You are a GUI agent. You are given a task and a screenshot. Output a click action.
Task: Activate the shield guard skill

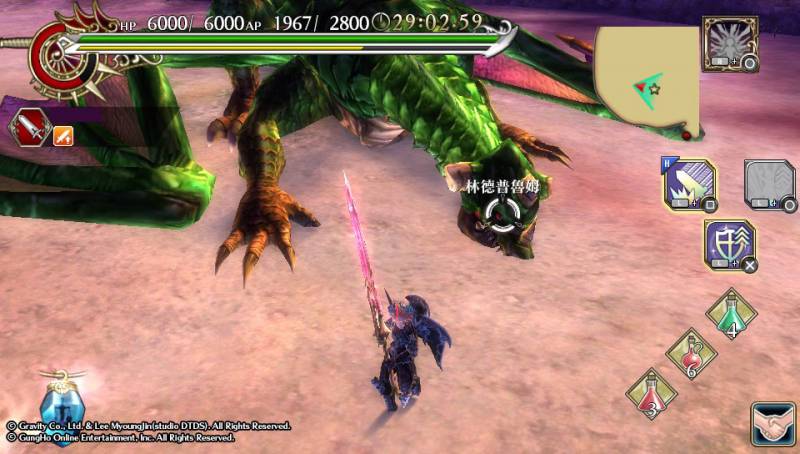tap(729, 245)
